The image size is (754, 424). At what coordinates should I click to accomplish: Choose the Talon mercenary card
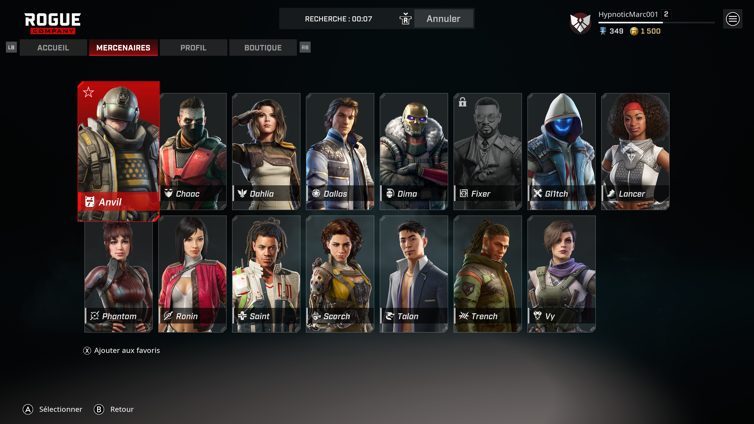click(x=414, y=273)
